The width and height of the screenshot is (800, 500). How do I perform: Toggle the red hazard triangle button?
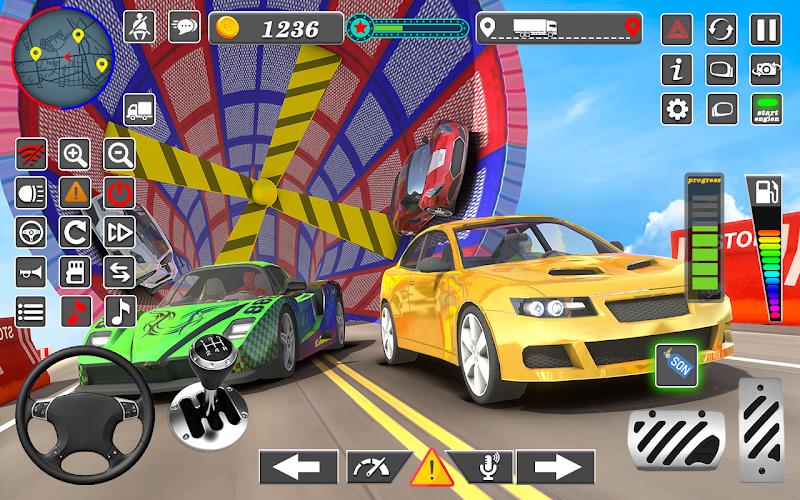click(678, 29)
